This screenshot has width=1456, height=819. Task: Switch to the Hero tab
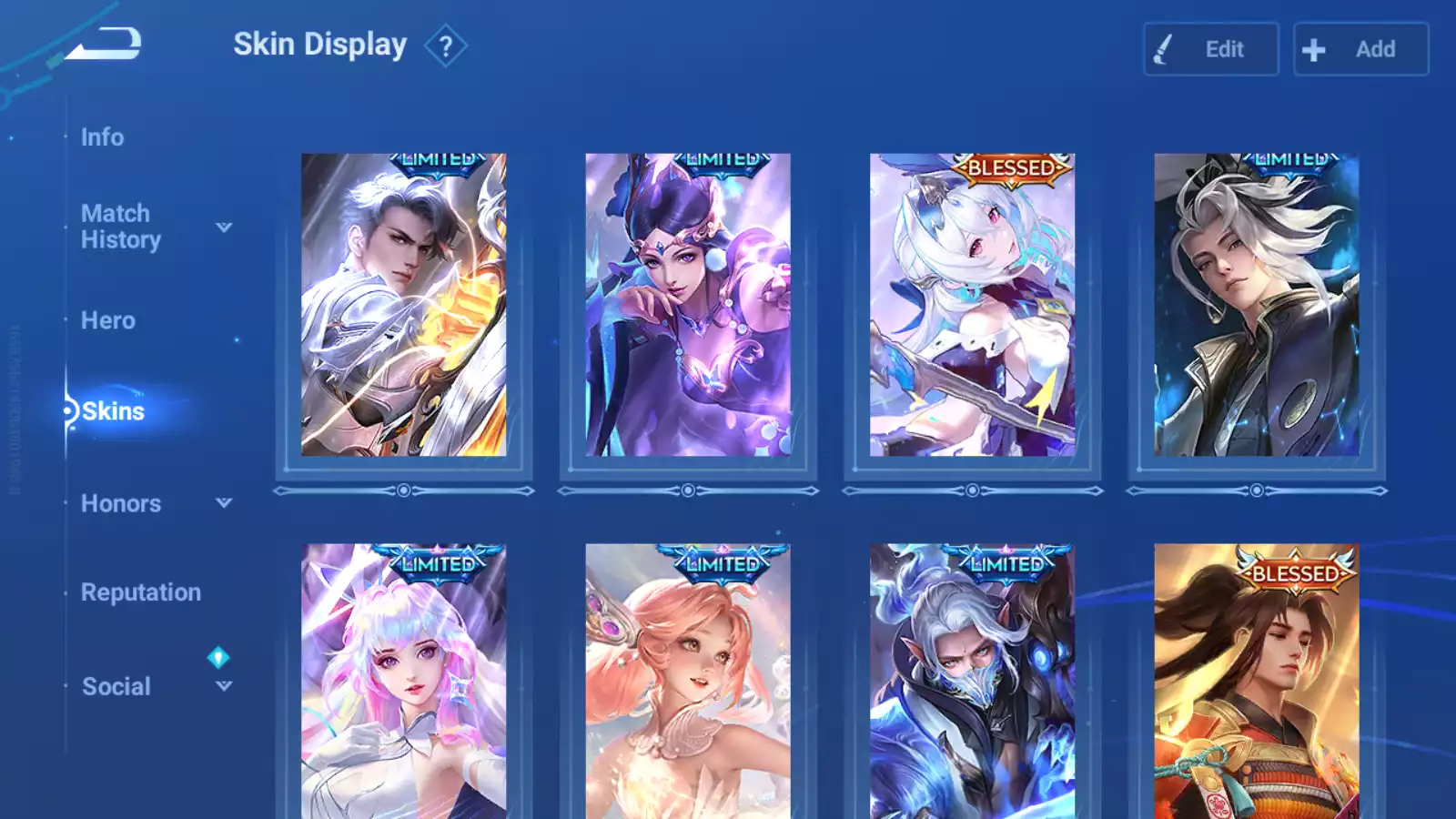click(107, 320)
